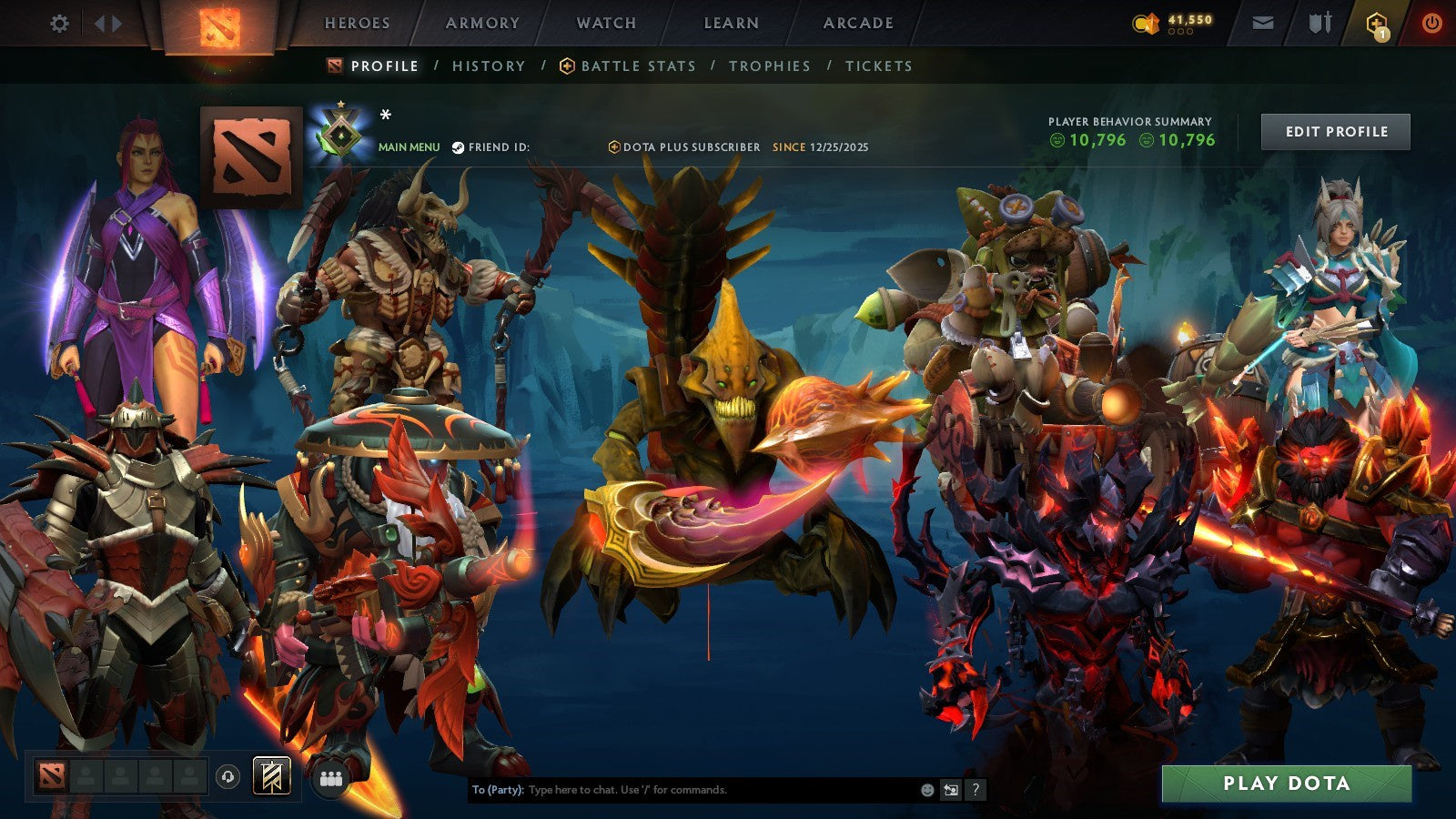Viewport: 1456px width, 819px height.
Task: Click the EDIT PROFILE button
Action: (1334, 131)
